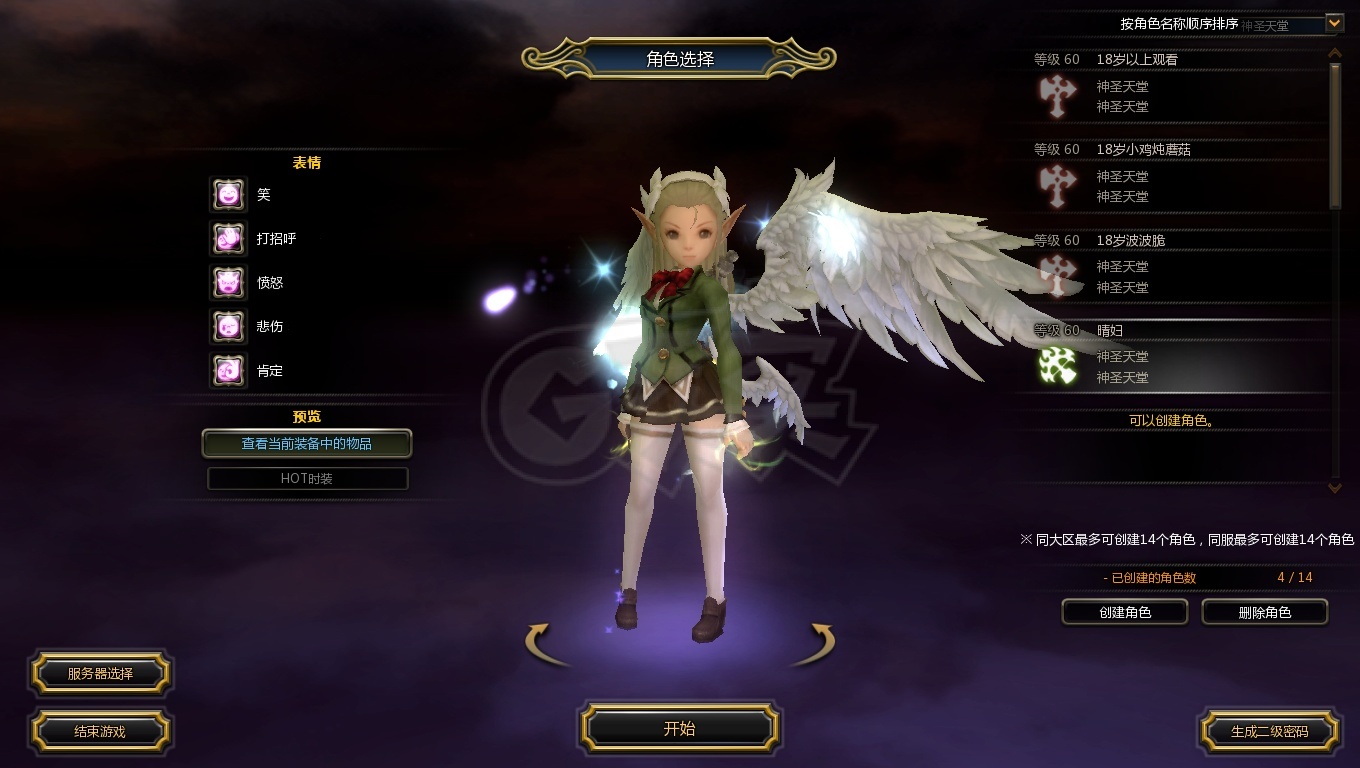Select the 愤怒 angry emote icon
The height and width of the screenshot is (768, 1360).
[x=228, y=282]
